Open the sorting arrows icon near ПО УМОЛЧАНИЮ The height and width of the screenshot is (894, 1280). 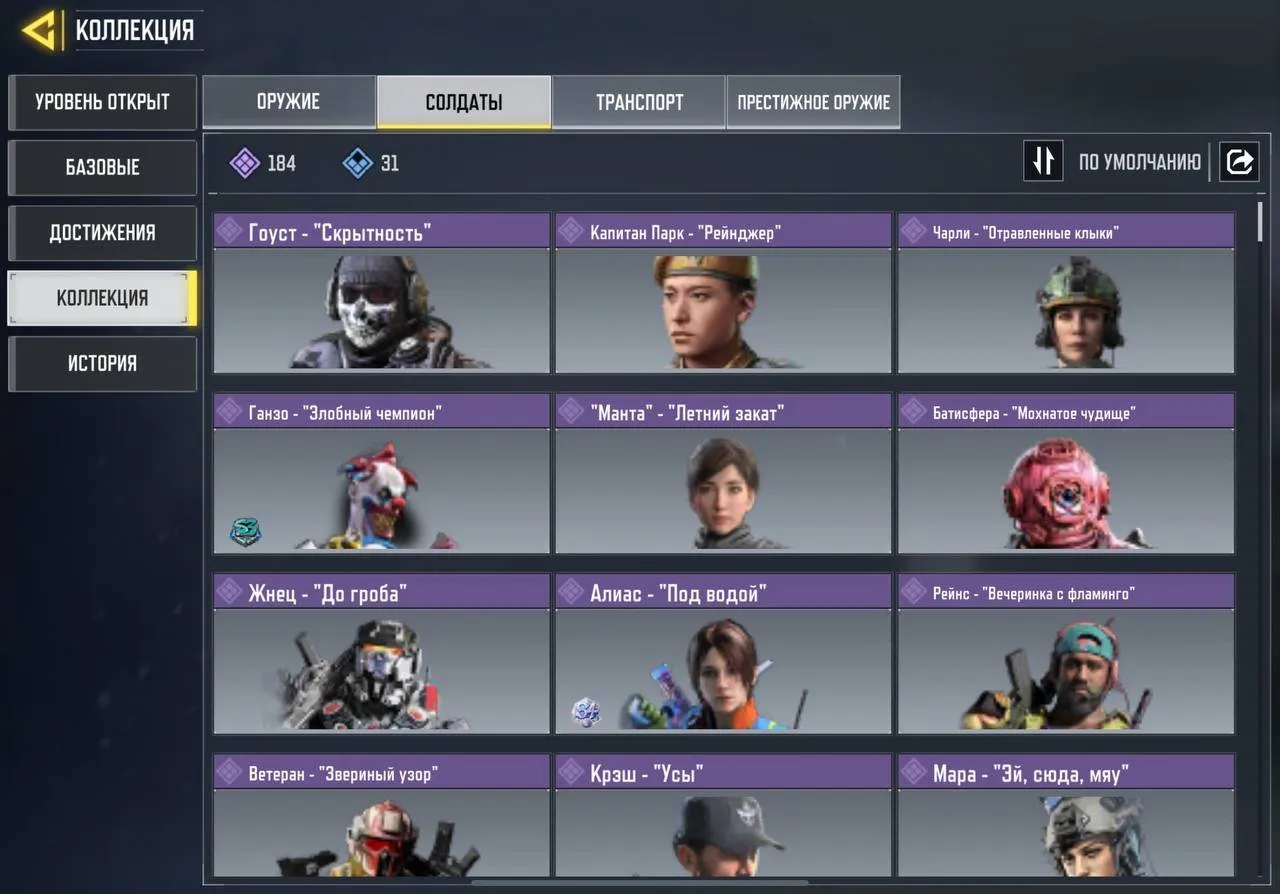click(1043, 161)
